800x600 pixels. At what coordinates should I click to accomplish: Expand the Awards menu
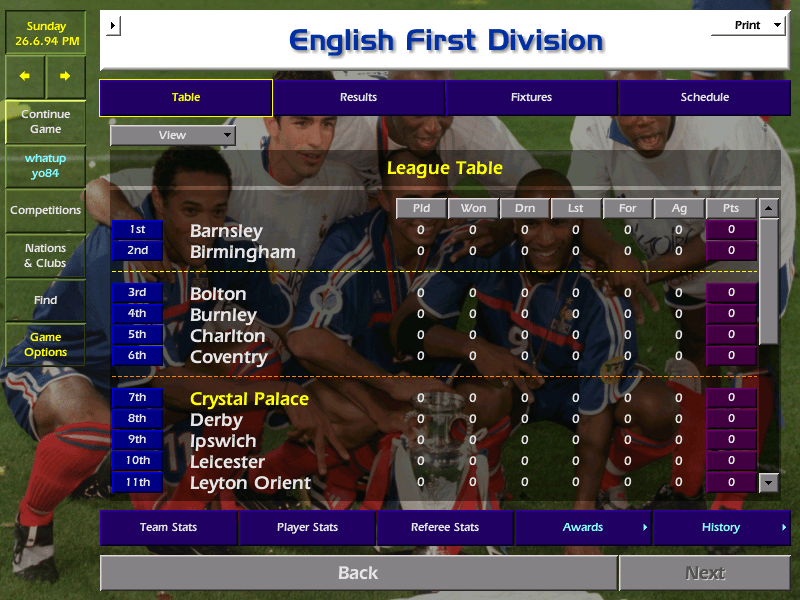pos(583,527)
